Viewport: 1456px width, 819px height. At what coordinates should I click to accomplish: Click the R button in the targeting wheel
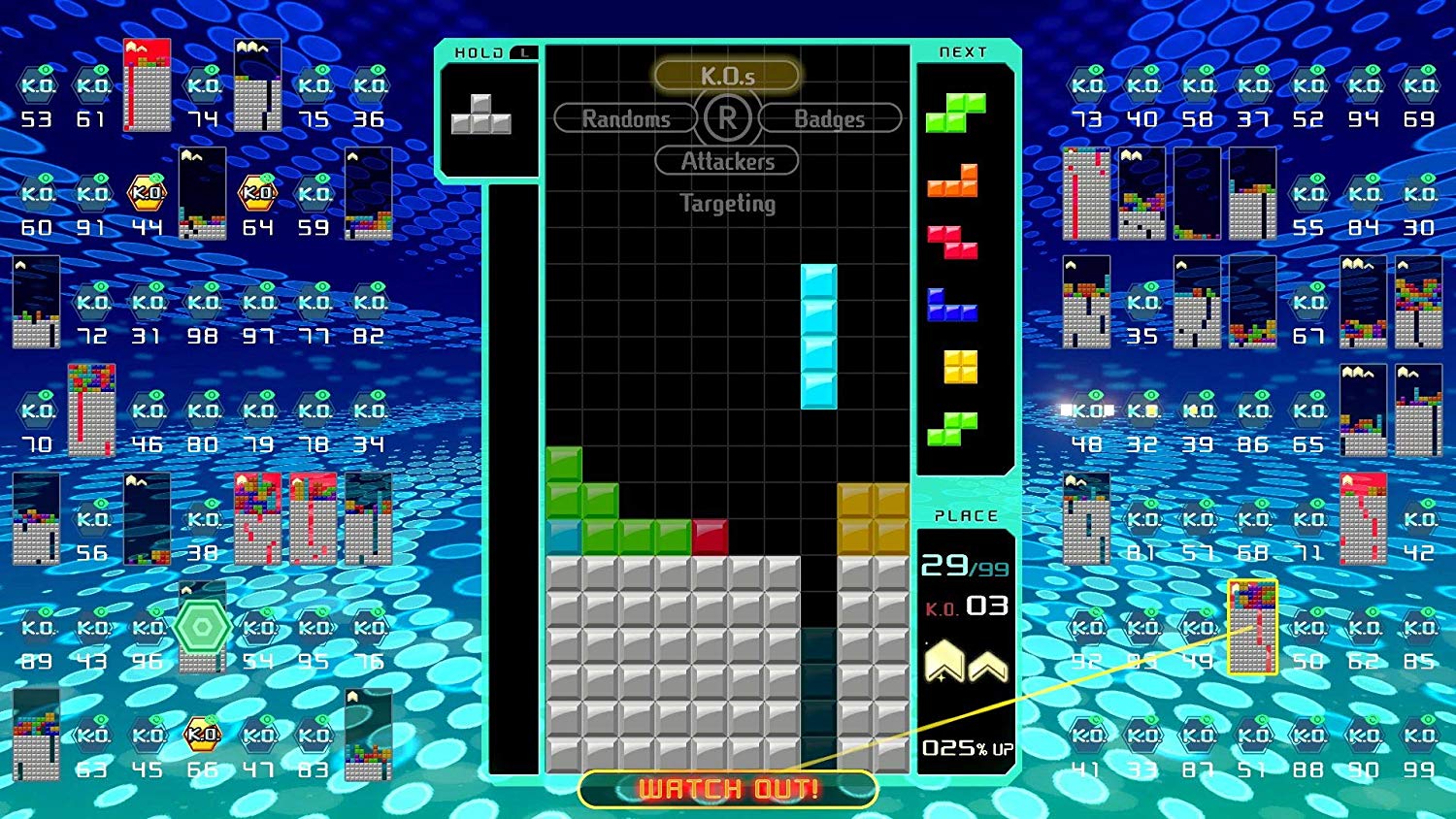(726, 118)
